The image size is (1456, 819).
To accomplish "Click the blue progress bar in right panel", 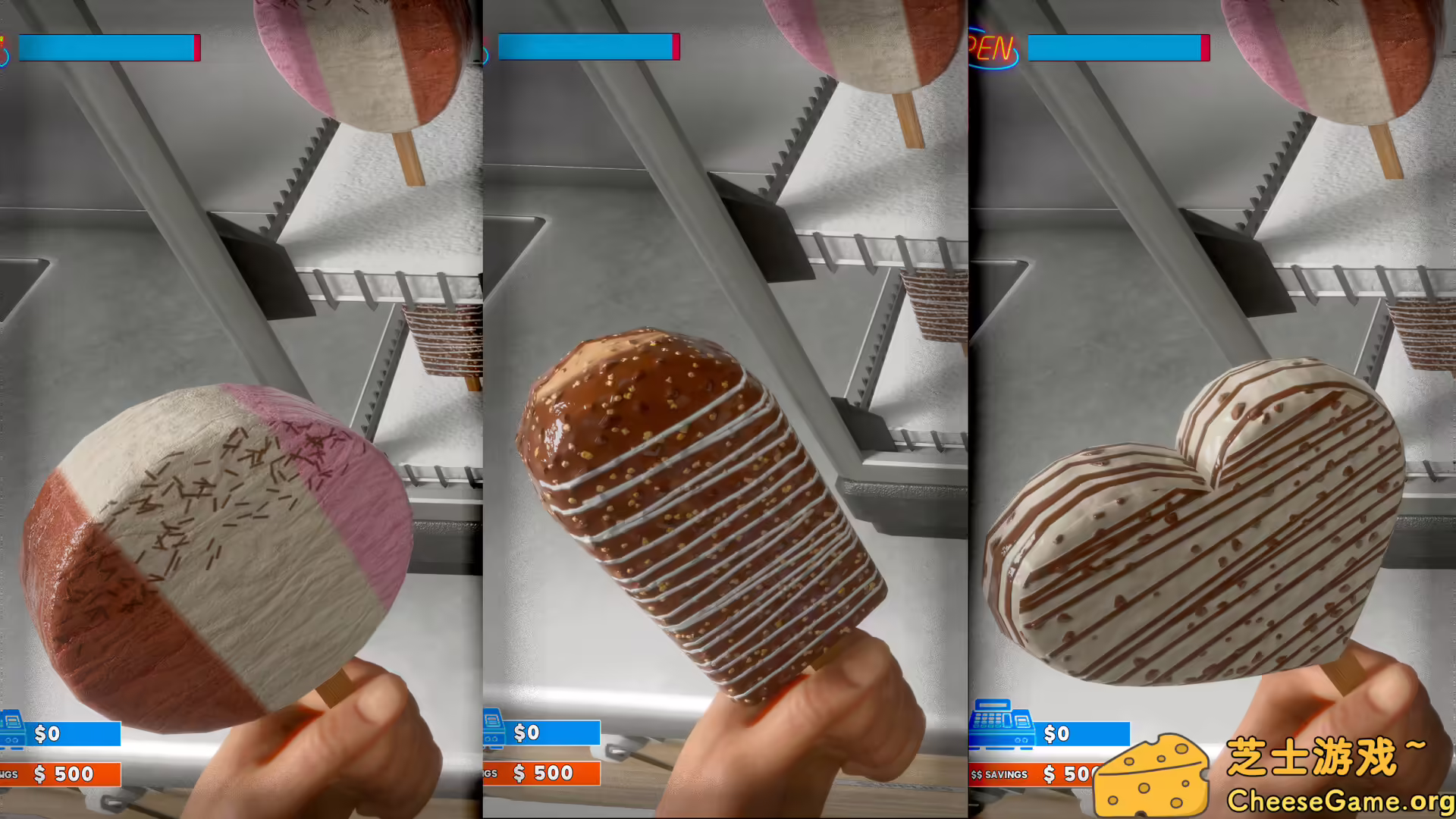I will 1115,48.
